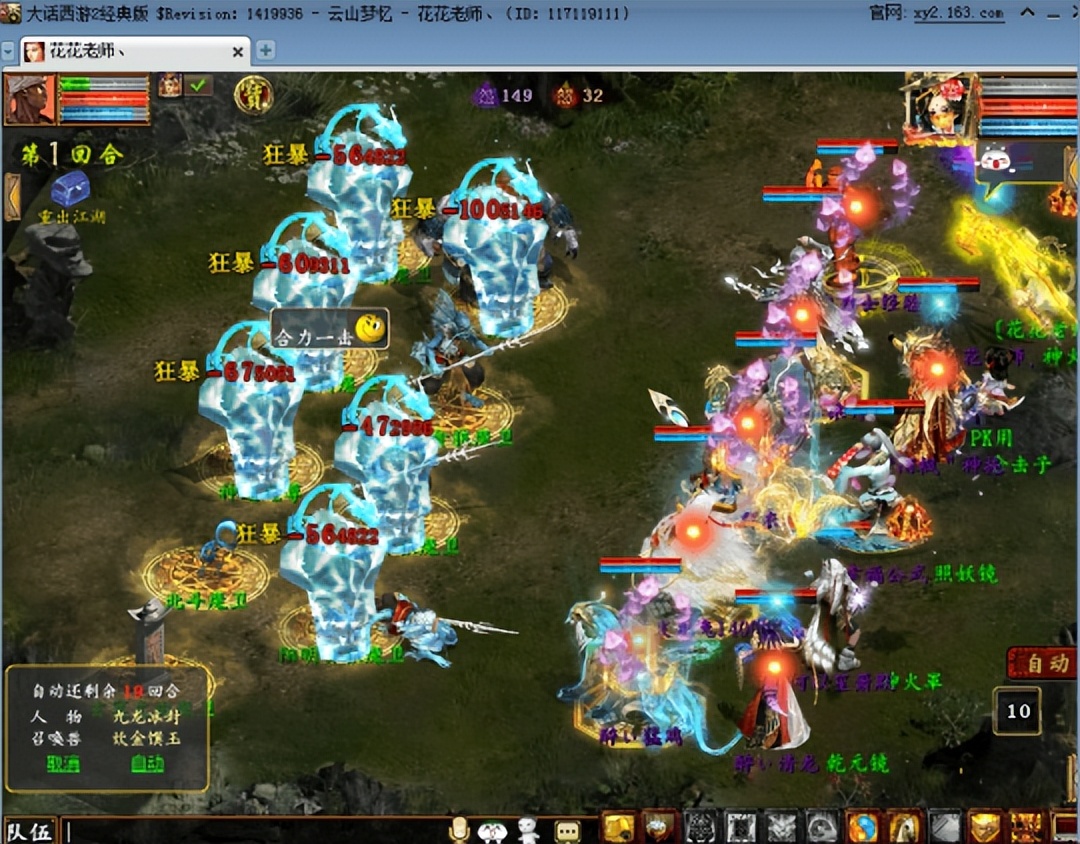Open the gold ingot toolbar icon
Image resolution: width=1080 pixels, height=844 pixels.
pos(618,828)
